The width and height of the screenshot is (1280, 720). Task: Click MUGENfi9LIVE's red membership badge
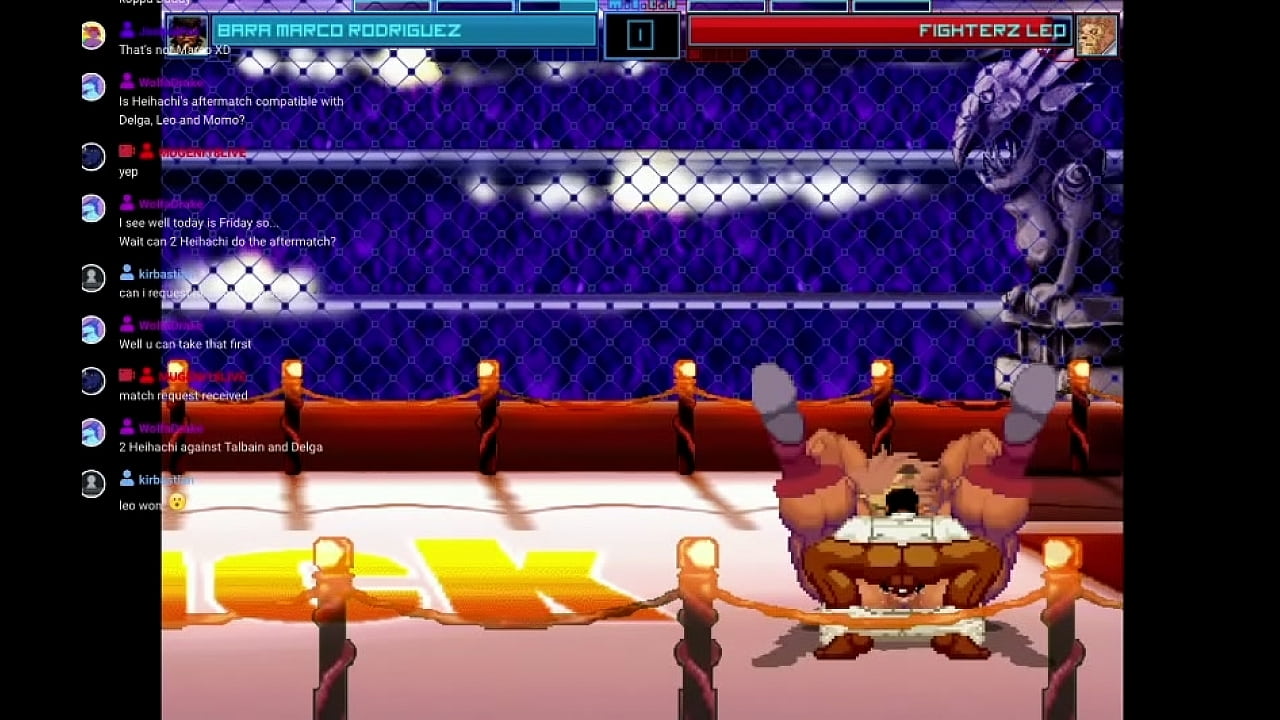tap(126, 151)
